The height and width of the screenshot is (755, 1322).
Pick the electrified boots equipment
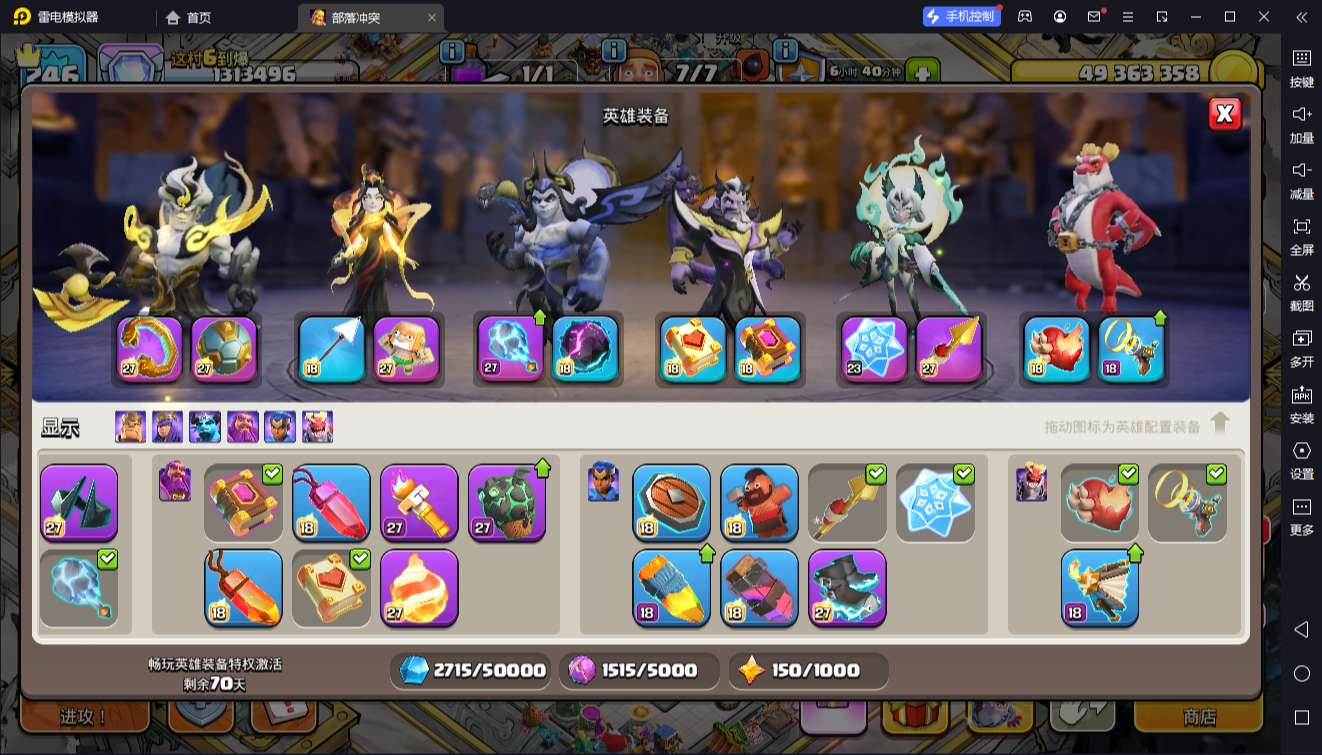pyautogui.click(x=847, y=587)
